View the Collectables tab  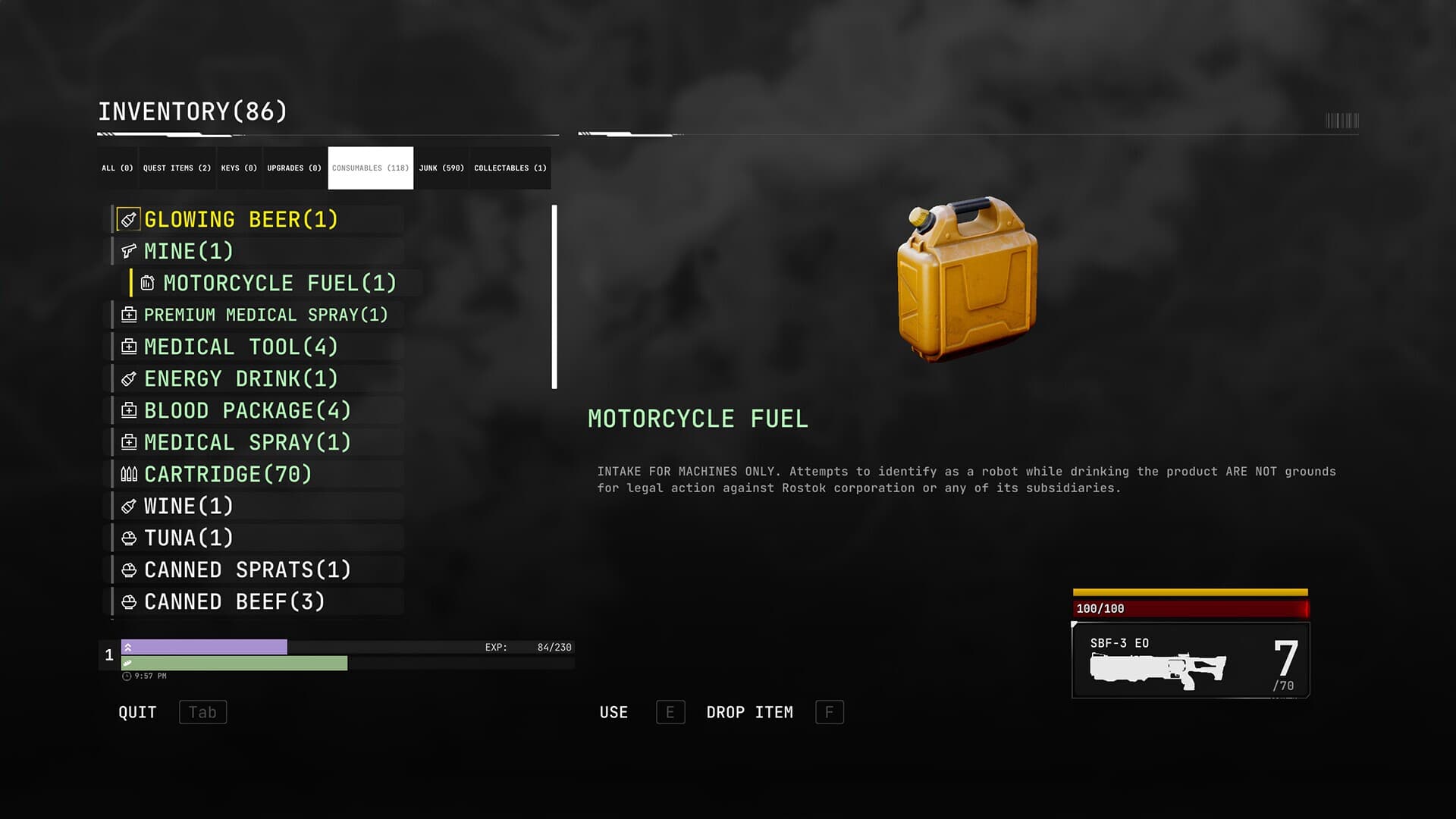coord(510,168)
